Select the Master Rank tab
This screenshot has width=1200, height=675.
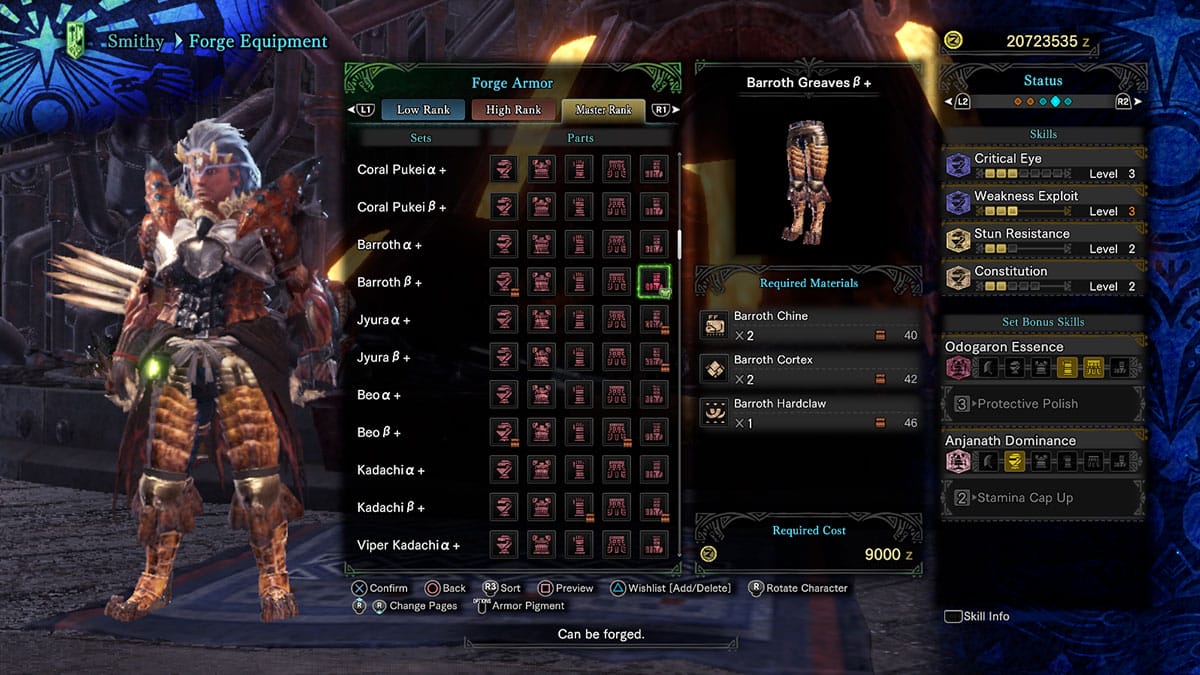click(x=603, y=110)
